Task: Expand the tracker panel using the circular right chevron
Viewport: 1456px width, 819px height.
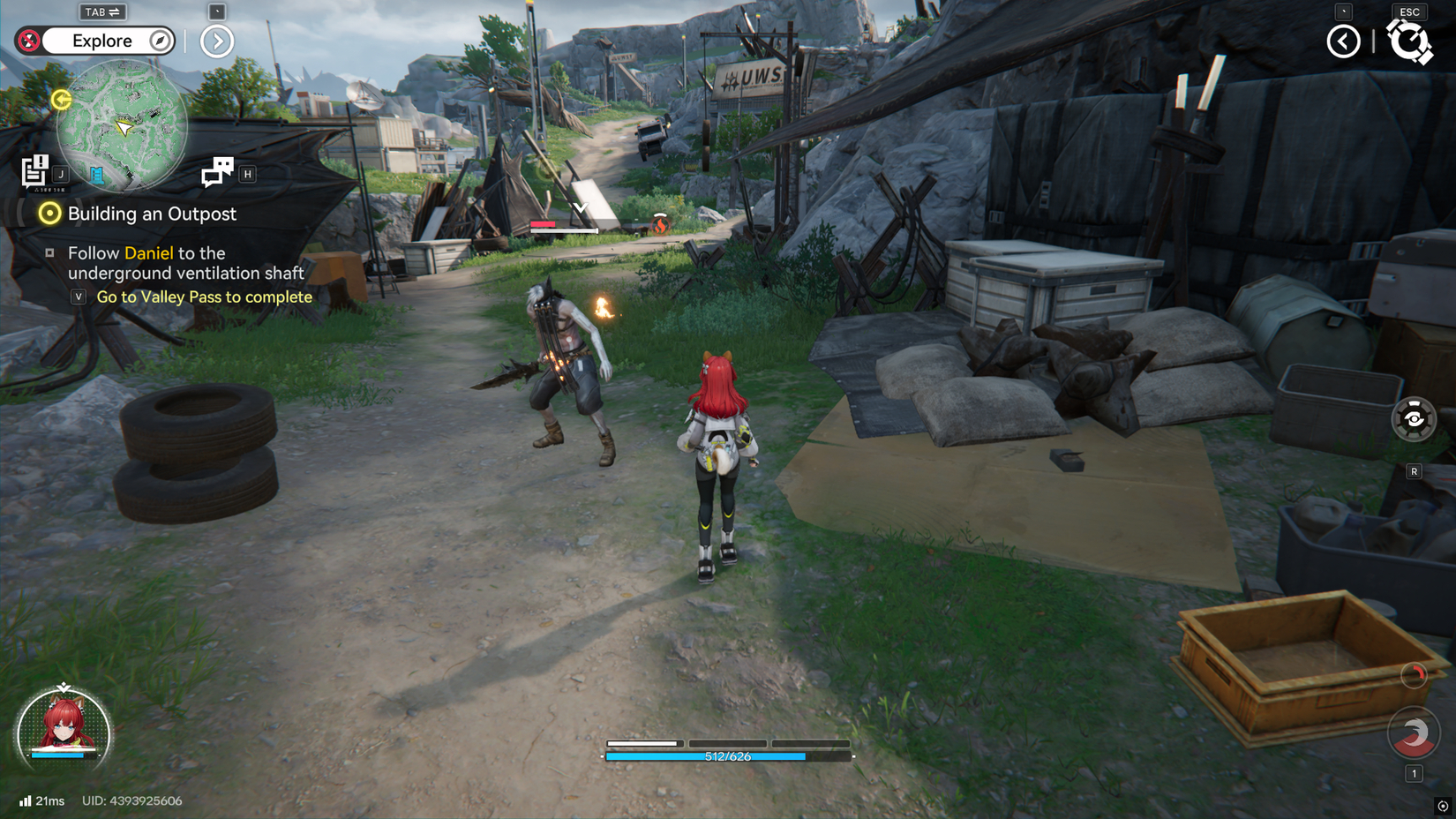Action: [x=216, y=41]
